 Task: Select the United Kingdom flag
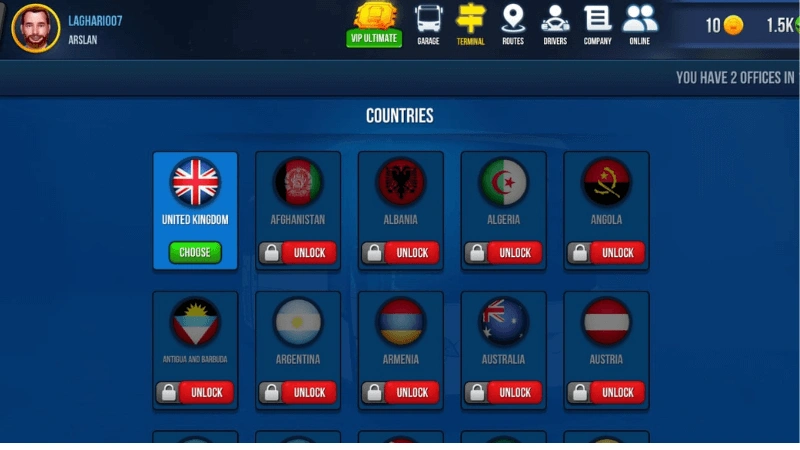195,182
